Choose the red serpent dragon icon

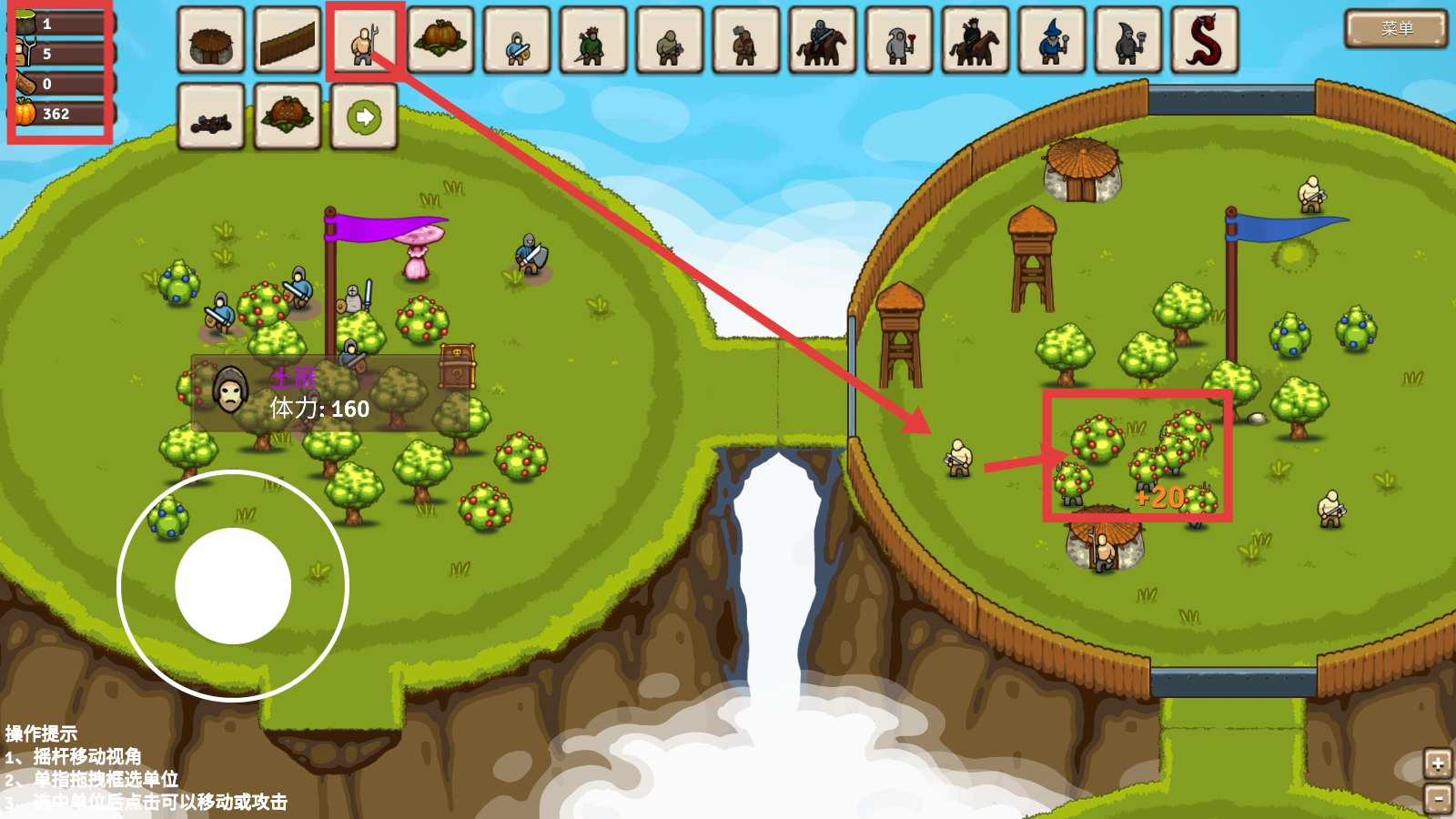tap(1205, 41)
